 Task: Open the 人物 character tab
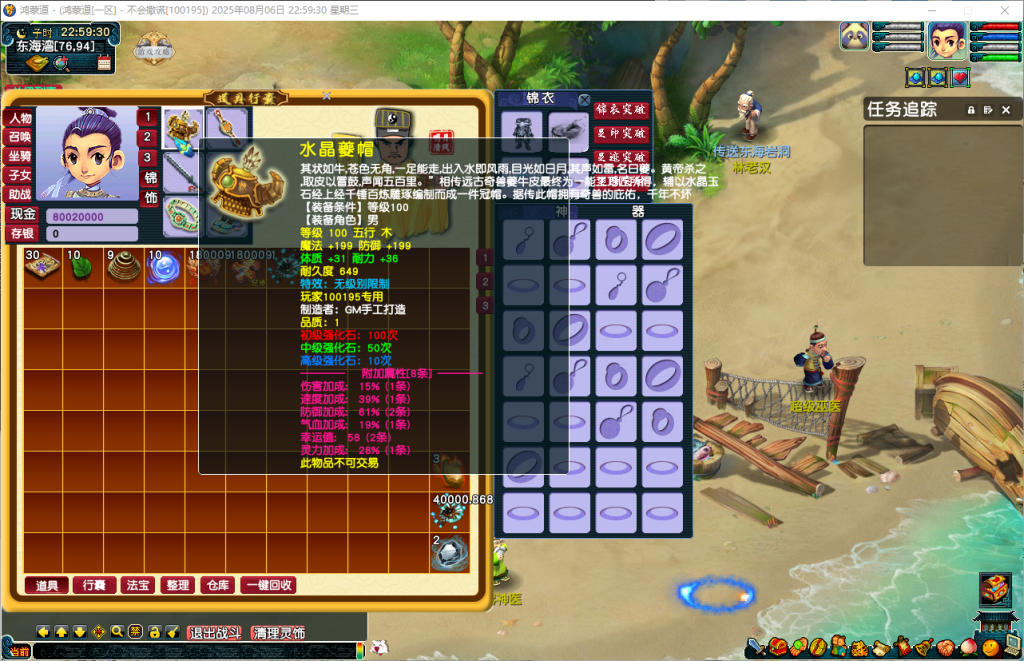[20, 118]
